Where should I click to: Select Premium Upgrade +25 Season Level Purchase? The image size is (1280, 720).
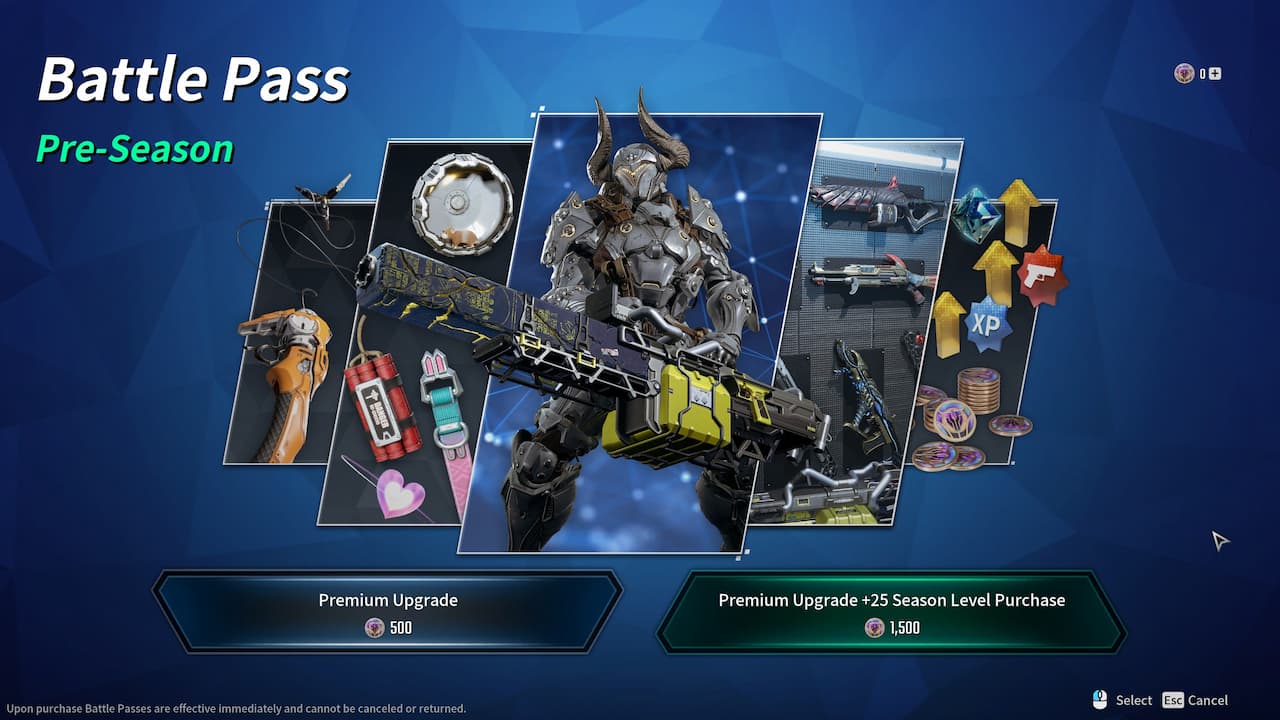tap(892, 611)
